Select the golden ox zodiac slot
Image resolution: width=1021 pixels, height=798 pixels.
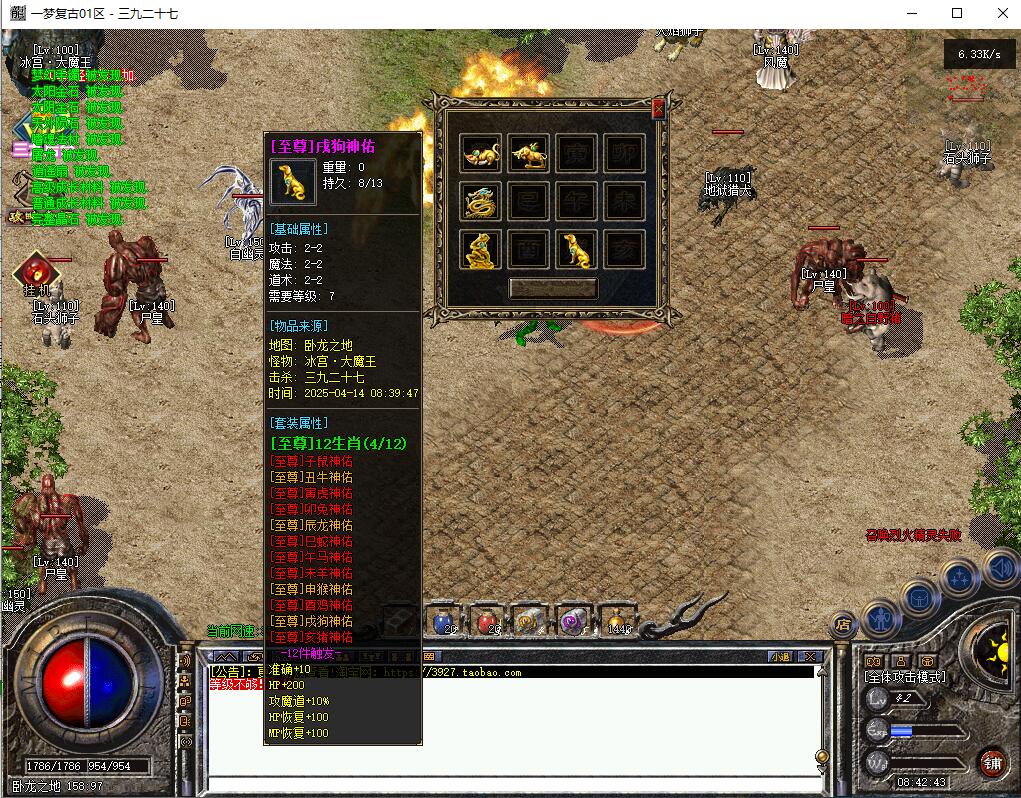(528, 153)
